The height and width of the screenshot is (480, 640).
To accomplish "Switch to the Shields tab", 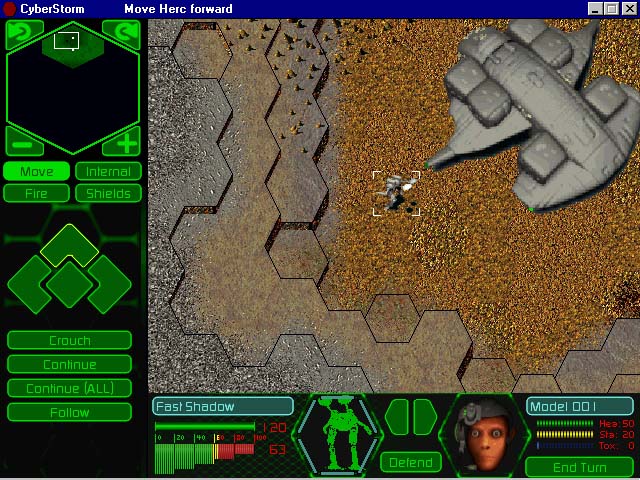I will pyautogui.click(x=108, y=193).
